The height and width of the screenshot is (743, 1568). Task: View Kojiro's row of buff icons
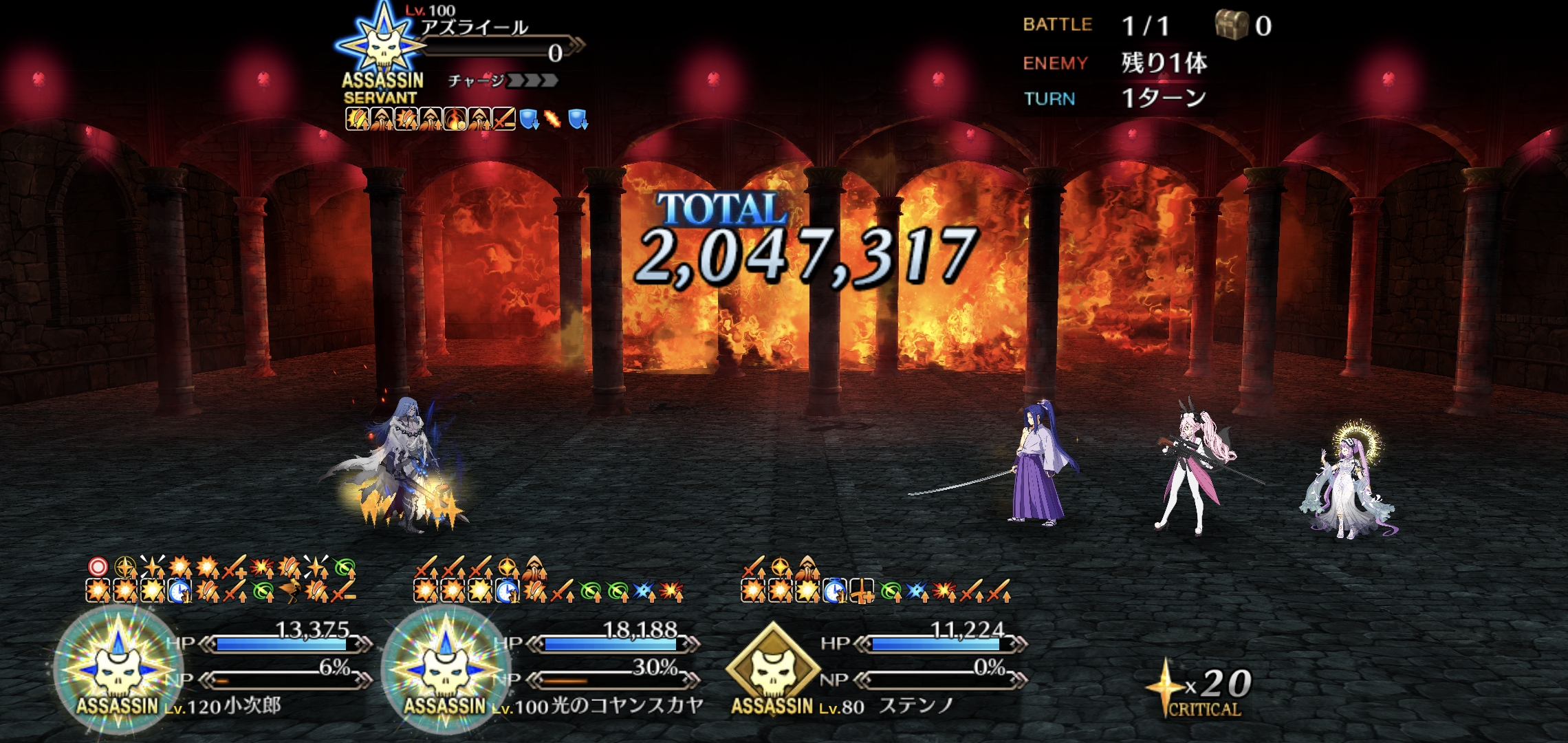click(220, 579)
